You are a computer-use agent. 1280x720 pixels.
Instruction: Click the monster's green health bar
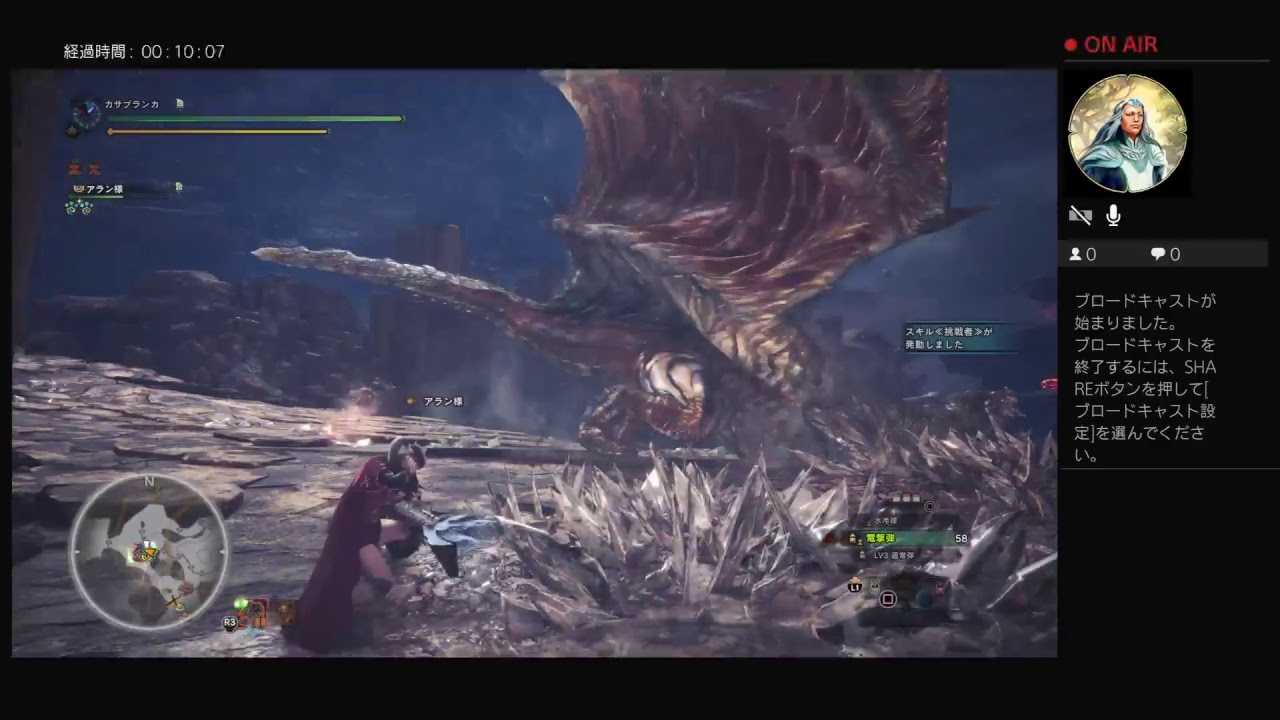[x=255, y=119]
